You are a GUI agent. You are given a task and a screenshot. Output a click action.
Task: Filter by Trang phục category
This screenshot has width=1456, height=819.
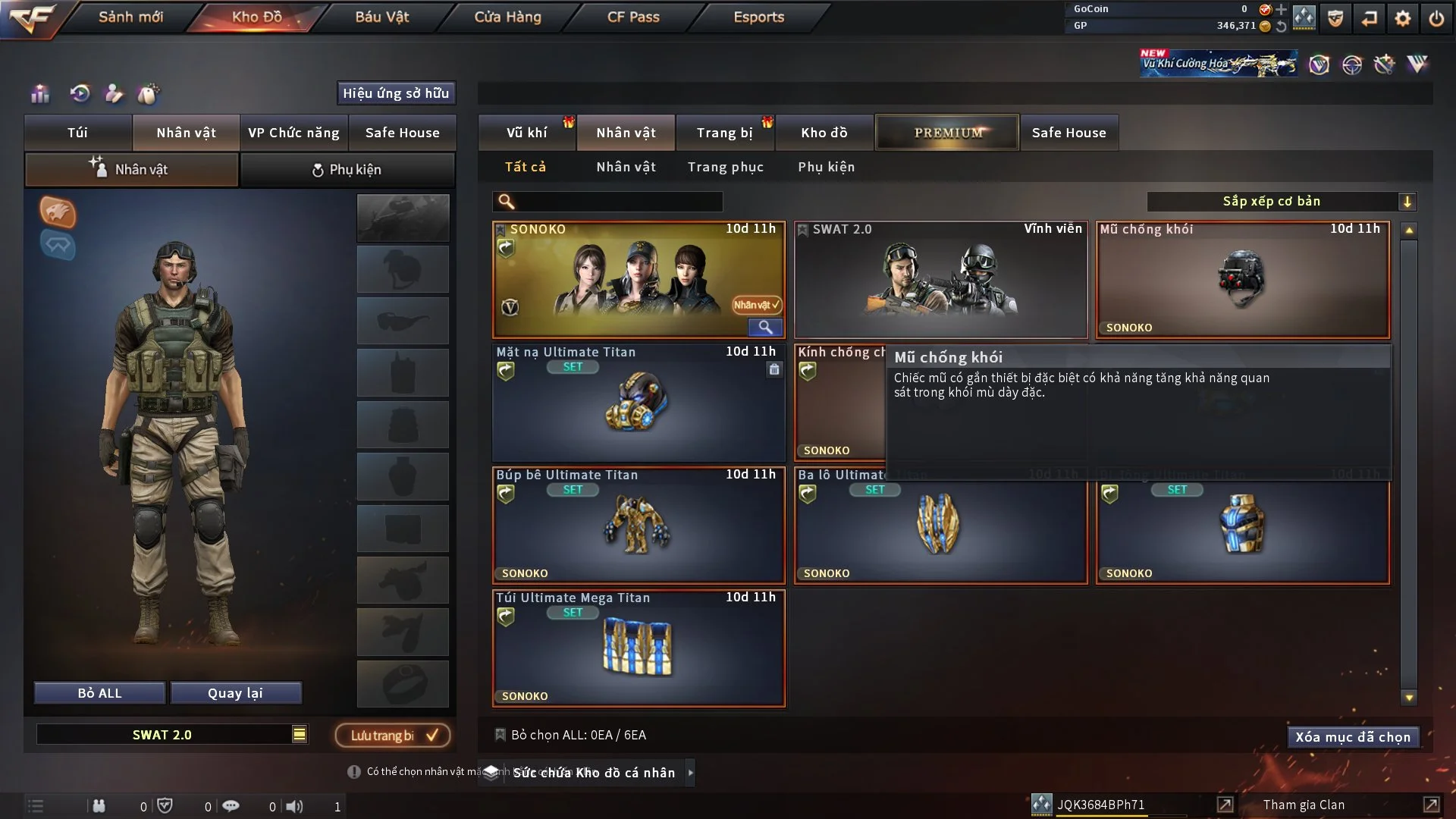click(725, 167)
